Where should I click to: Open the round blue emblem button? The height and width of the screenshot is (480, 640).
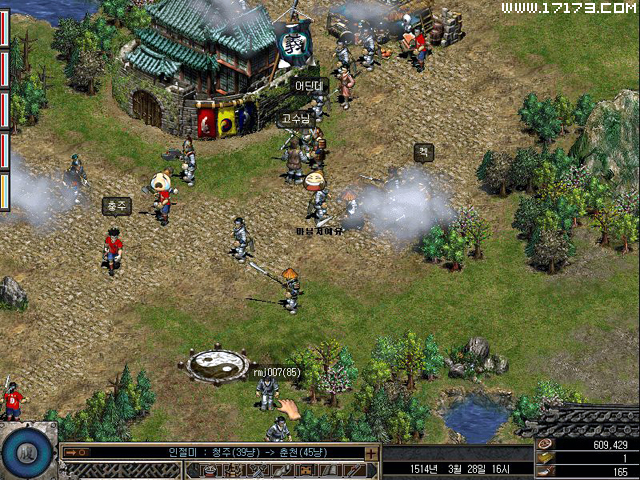[27, 453]
